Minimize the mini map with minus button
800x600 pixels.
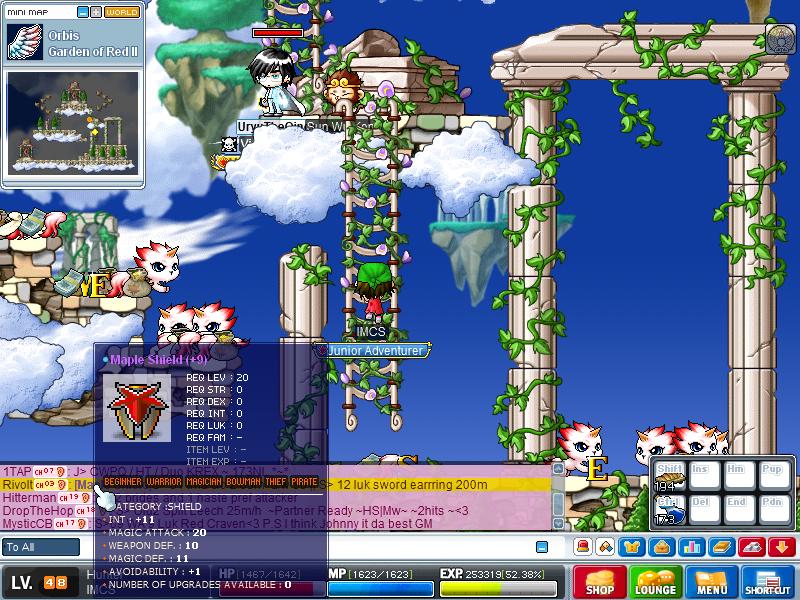[83, 13]
